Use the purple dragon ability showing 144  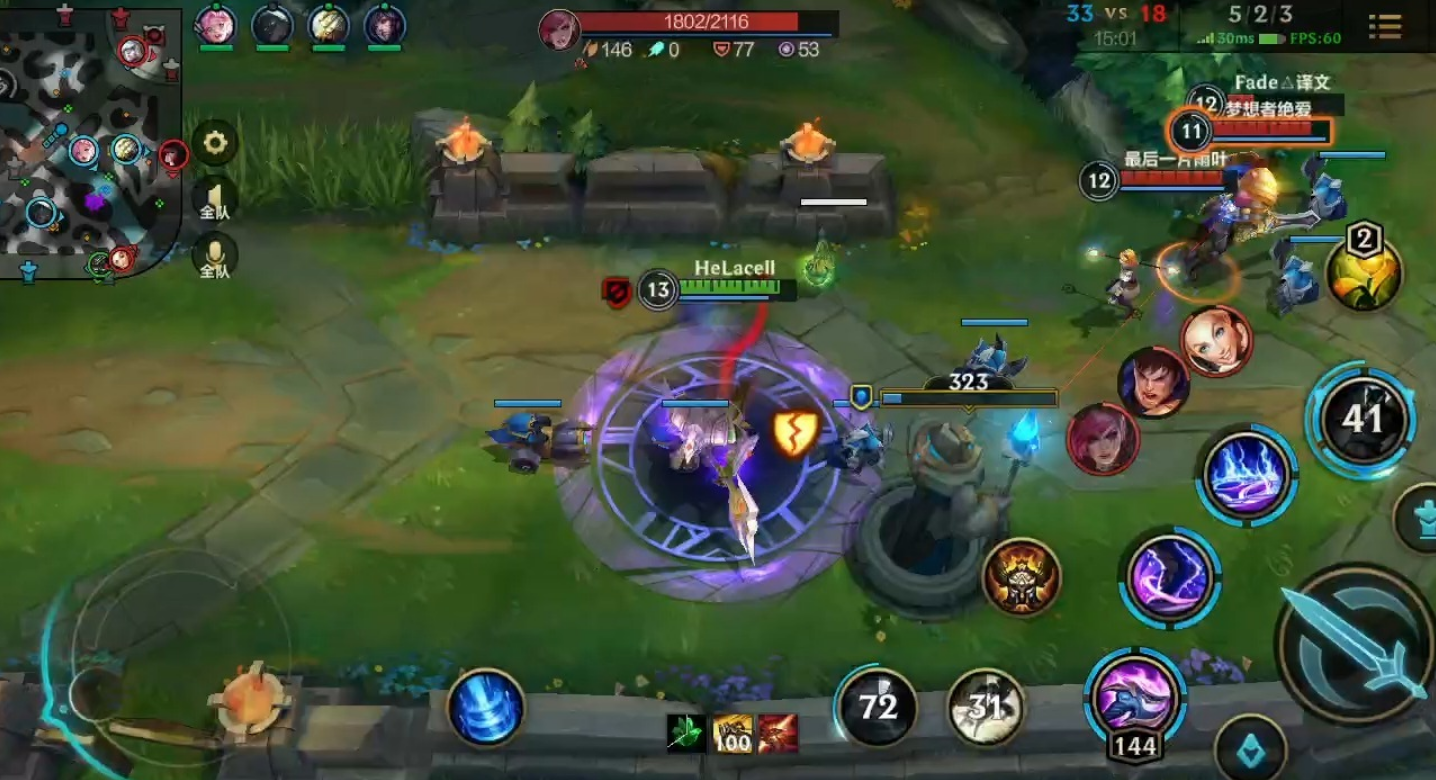pos(1135,695)
